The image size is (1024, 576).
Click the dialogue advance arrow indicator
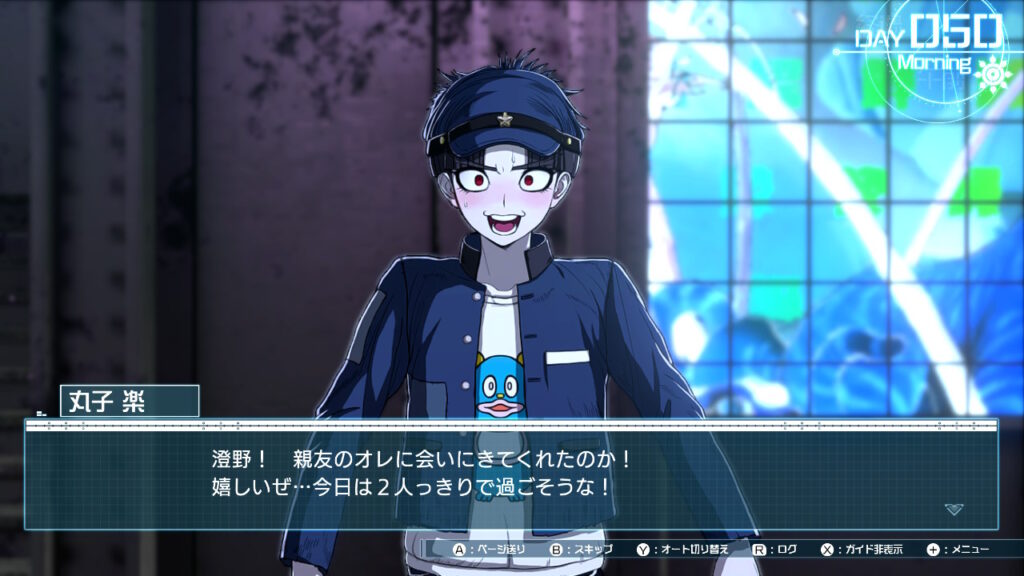(954, 509)
